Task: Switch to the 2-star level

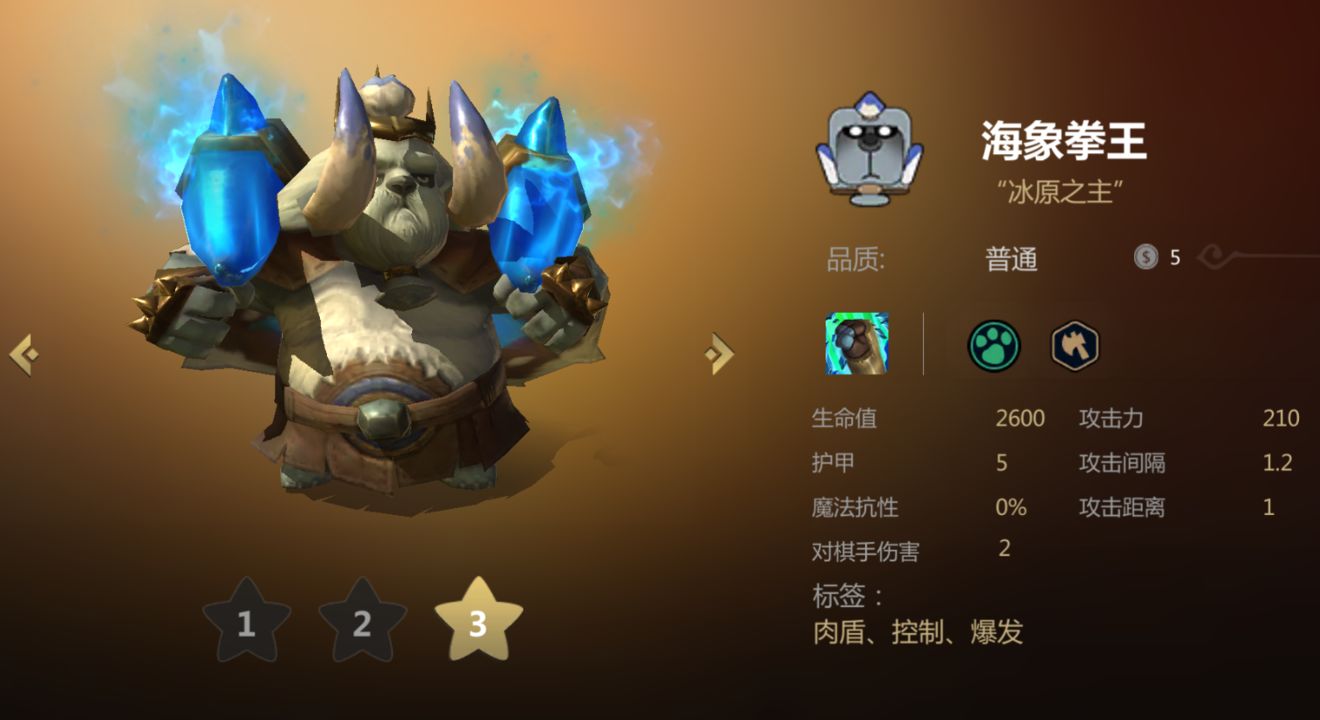Action: [362, 623]
